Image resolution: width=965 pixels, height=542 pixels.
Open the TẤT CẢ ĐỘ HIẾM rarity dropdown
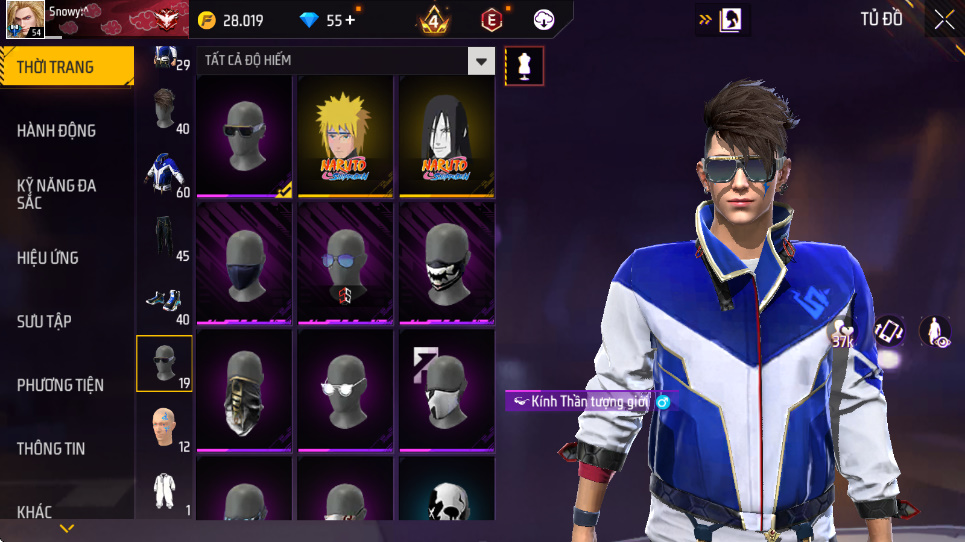pyautogui.click(x=482, y=61)
